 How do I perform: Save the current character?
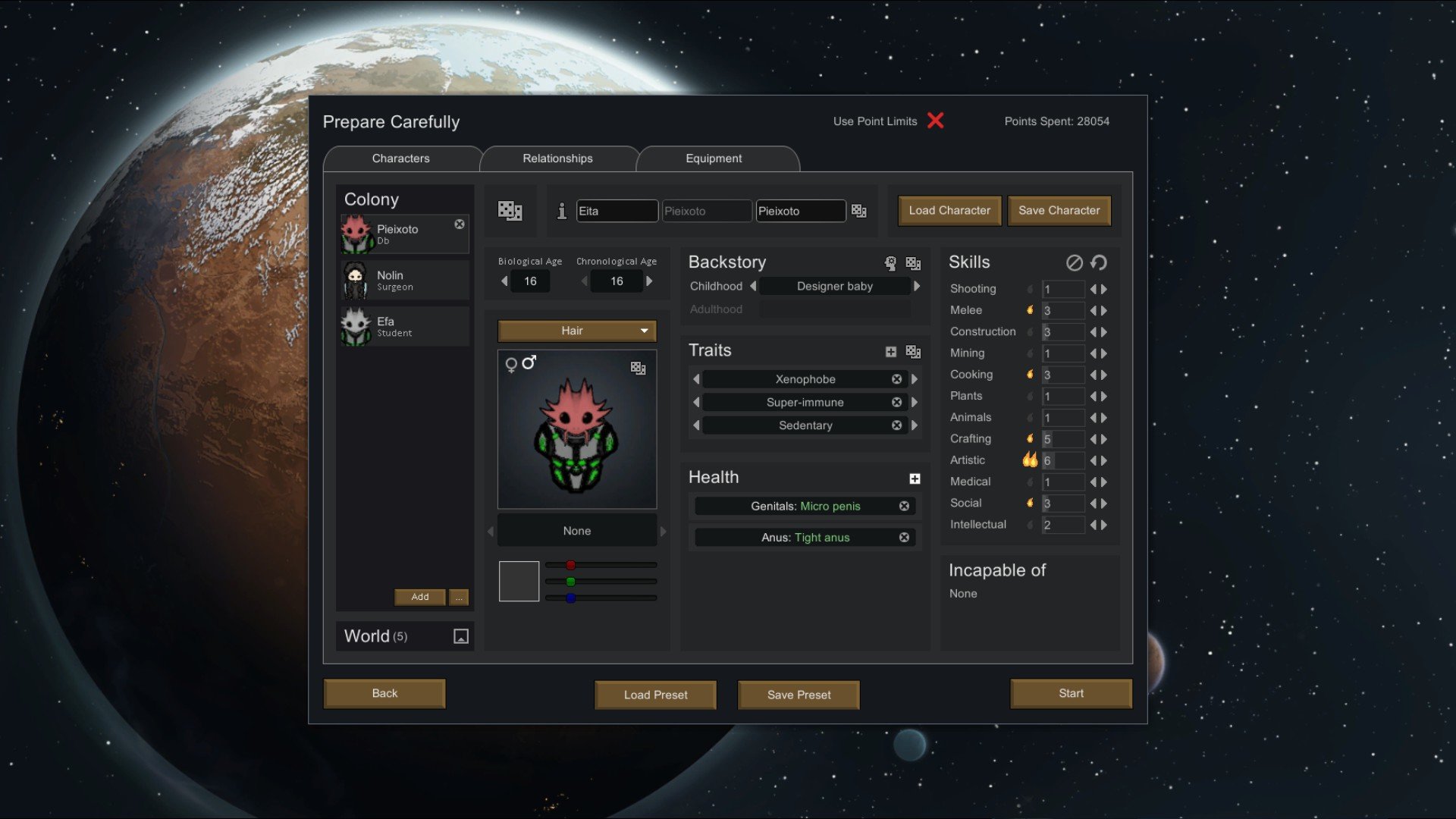[x=1059, y=211]
